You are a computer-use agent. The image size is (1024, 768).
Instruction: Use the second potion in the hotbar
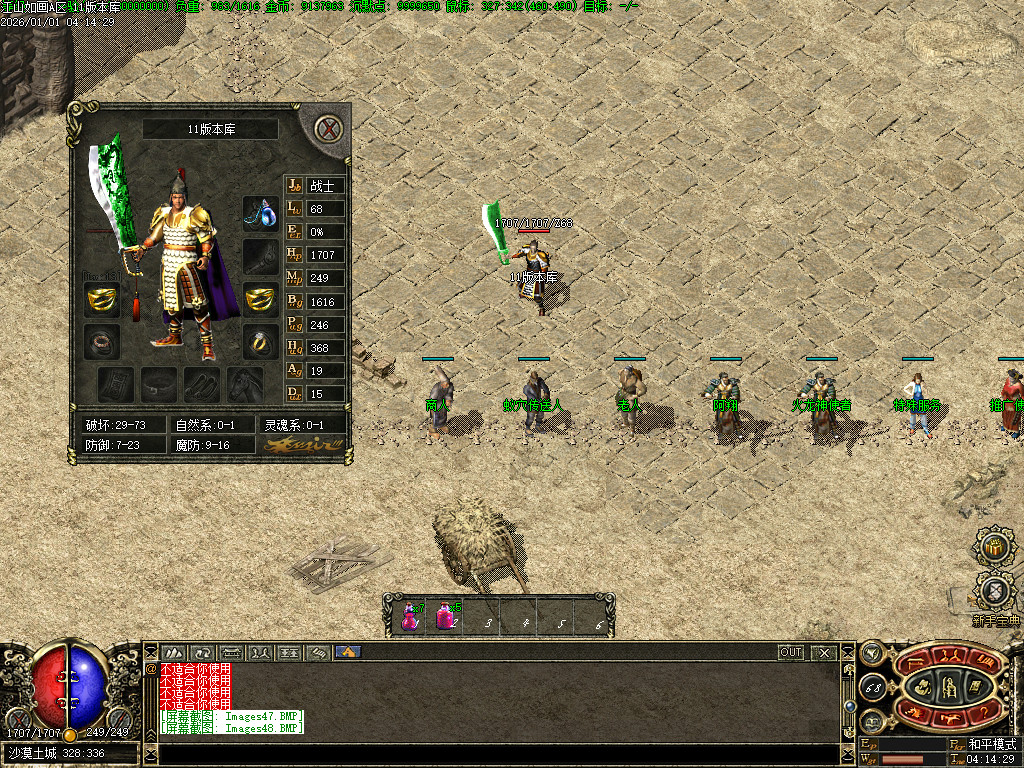click(x=445, y=616)
